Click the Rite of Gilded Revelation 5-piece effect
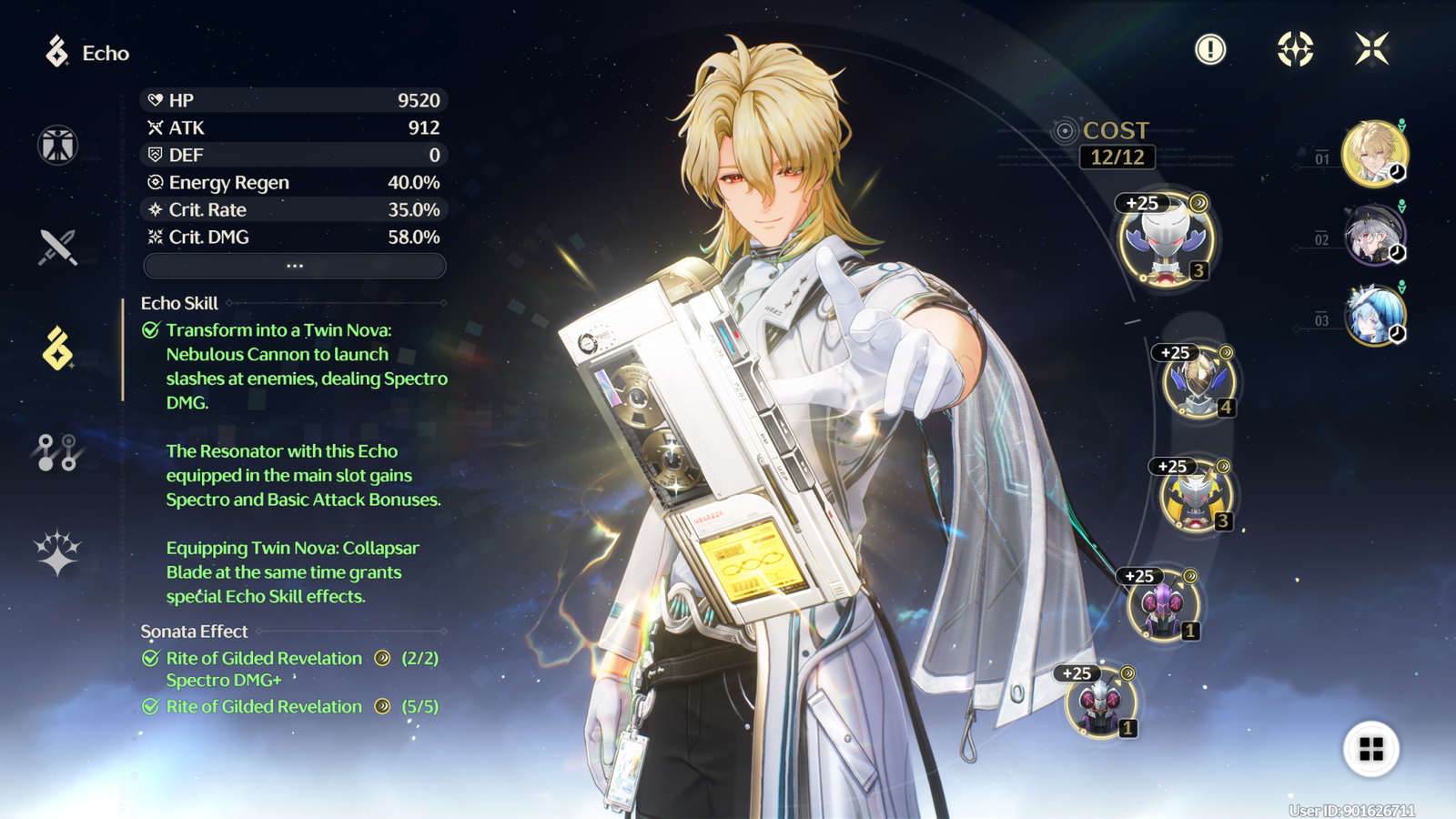This screenshot has width=1456, height=819. tap(264, 707)
